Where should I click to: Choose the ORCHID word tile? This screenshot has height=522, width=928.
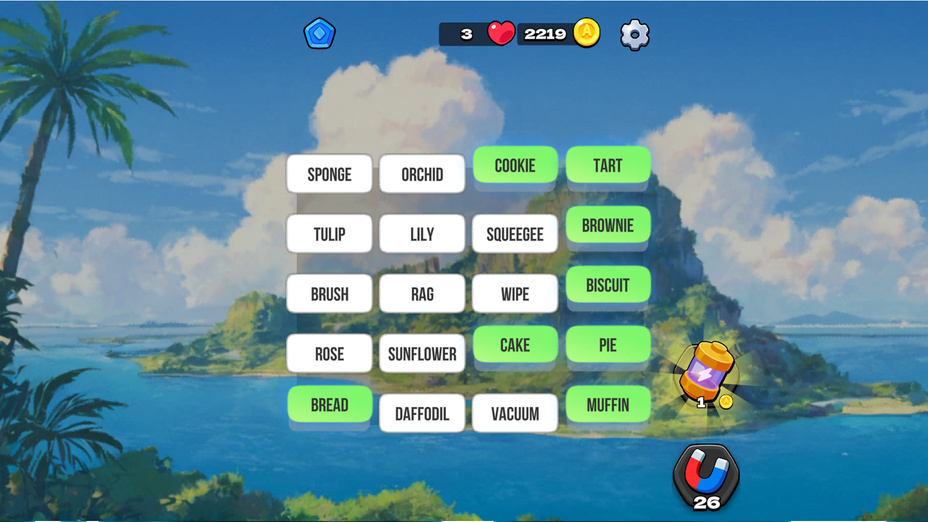tap(422, 174)
